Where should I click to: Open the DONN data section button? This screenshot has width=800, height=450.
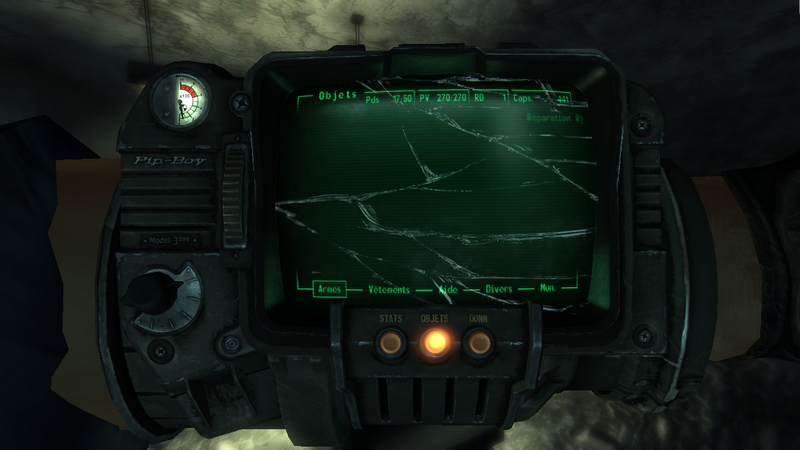click(479, 342)
